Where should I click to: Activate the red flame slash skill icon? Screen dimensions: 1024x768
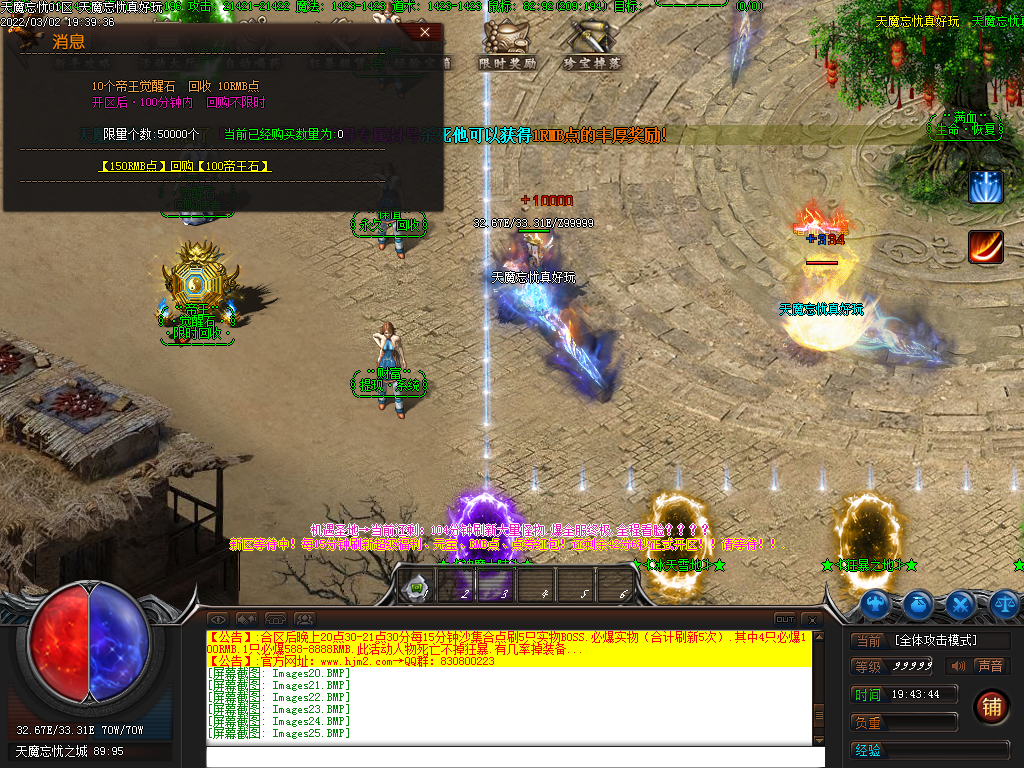coord(985,247)
